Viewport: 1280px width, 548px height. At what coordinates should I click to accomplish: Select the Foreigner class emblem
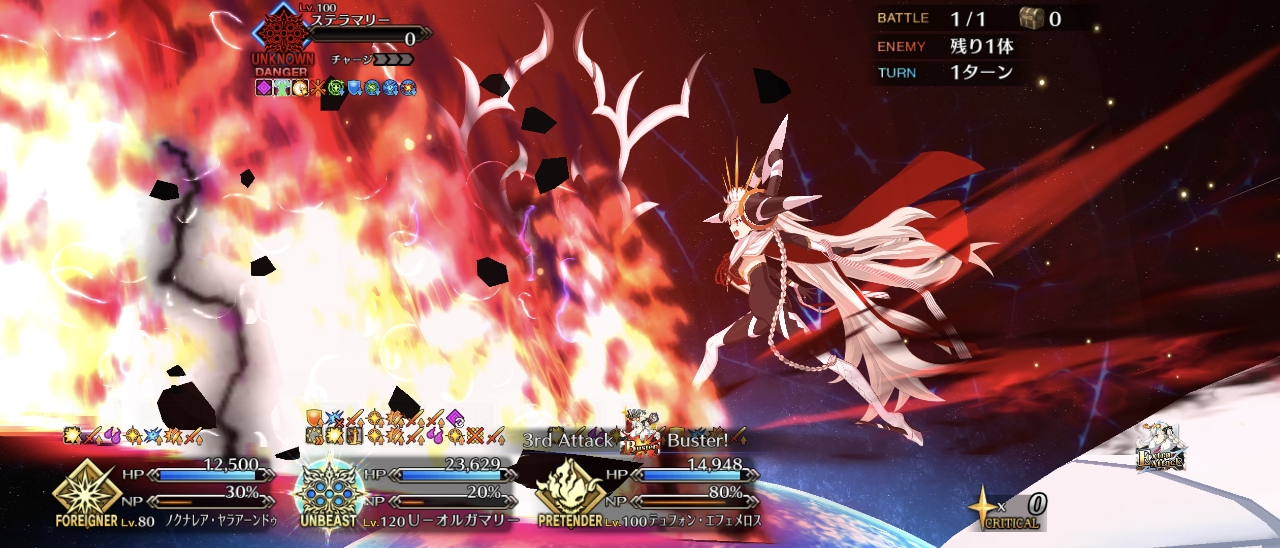pos(81,488)
